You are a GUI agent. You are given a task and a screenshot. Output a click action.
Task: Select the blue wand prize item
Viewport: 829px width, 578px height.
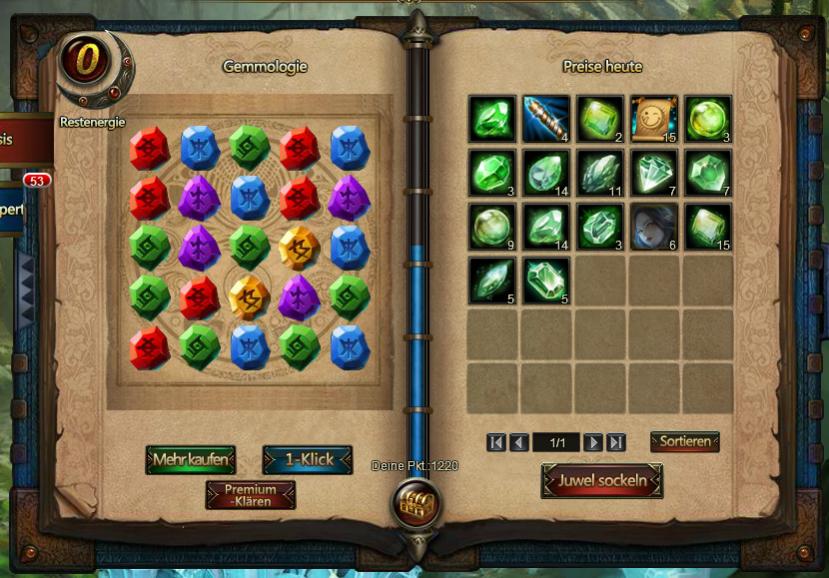pos(546,119)
